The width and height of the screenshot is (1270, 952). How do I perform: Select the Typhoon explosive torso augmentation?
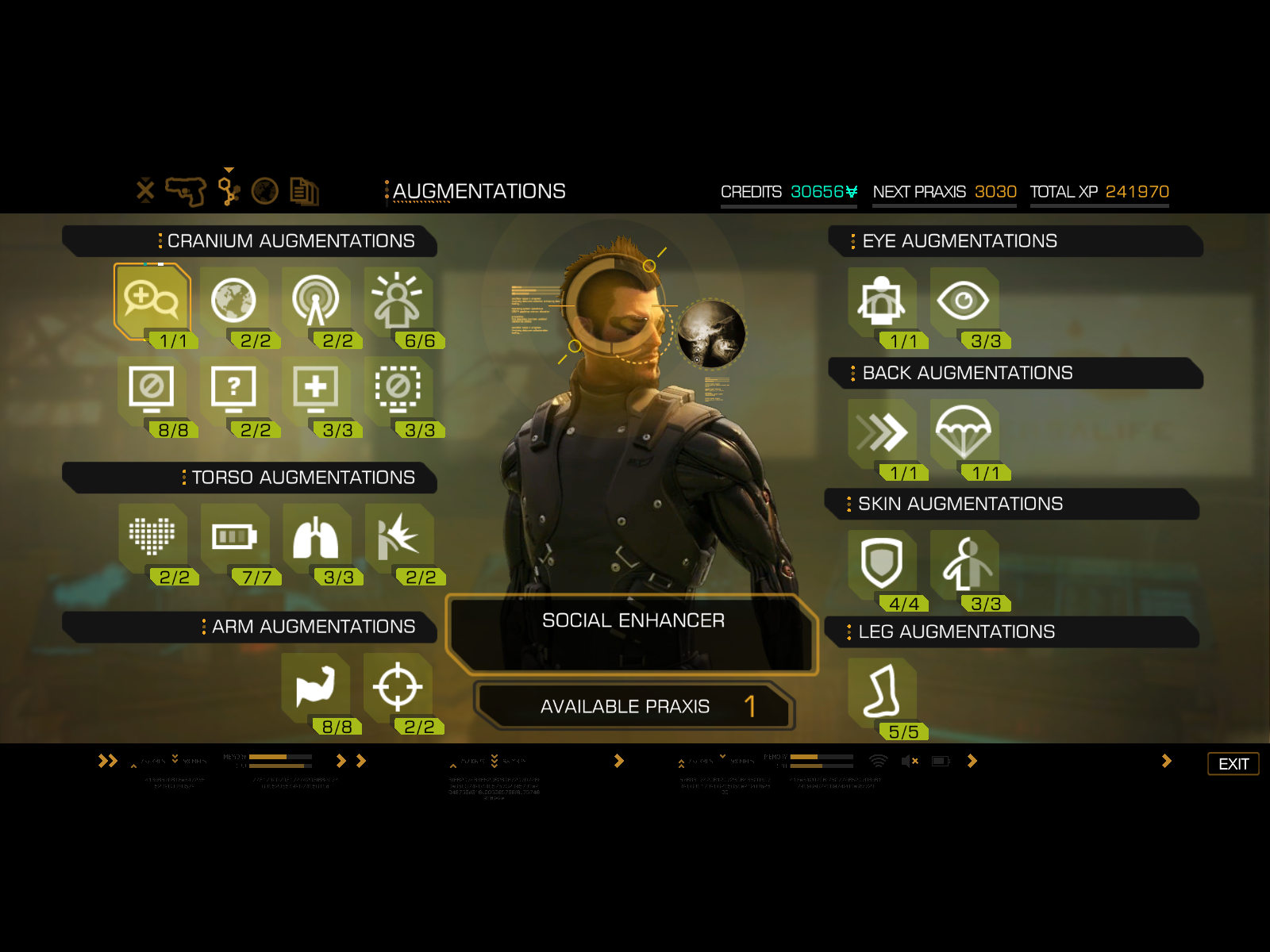398,537
